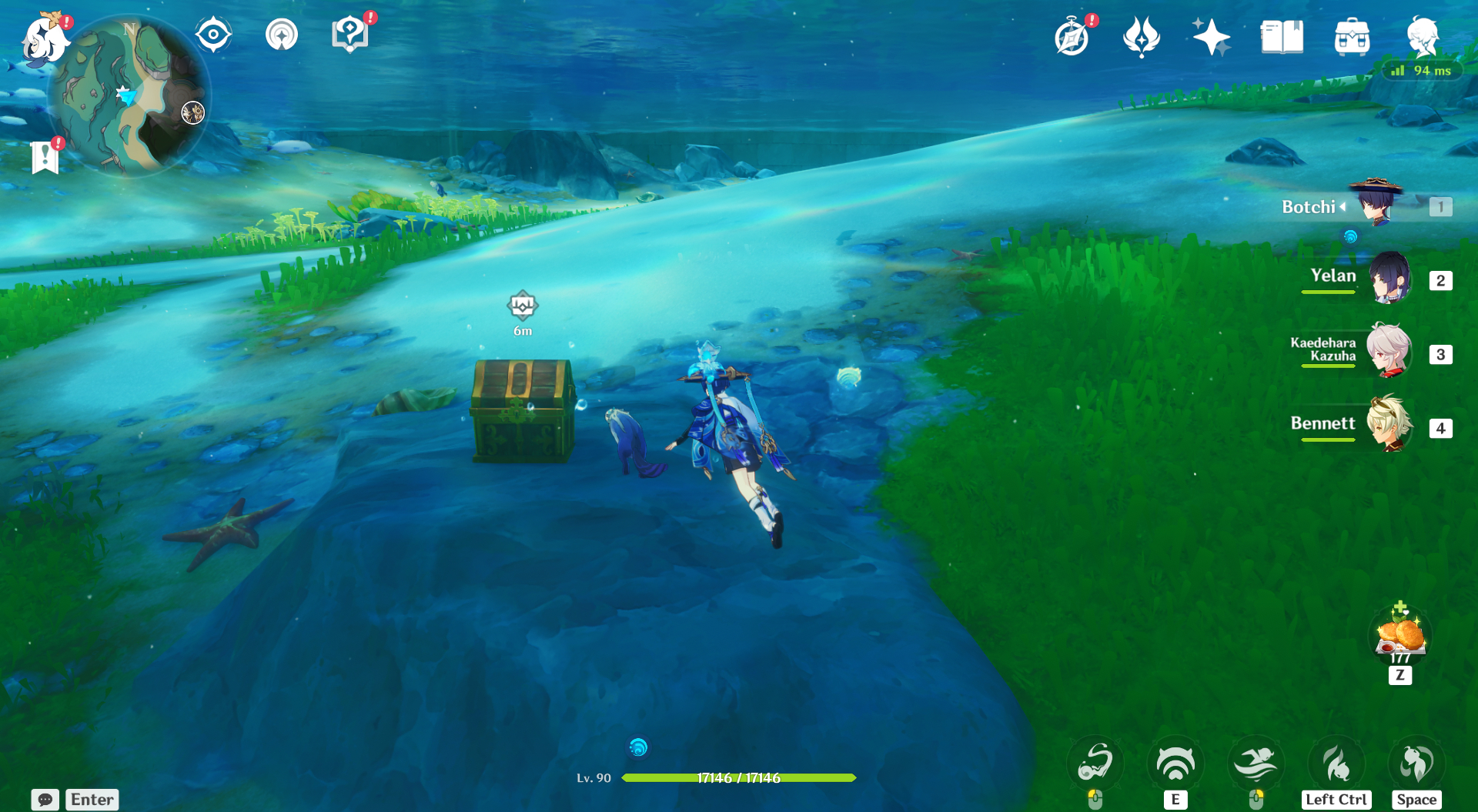Viewport: 1478px width, 812px height.
Task: Open the Events overview with notification badge
Action: click(1073, 35)
